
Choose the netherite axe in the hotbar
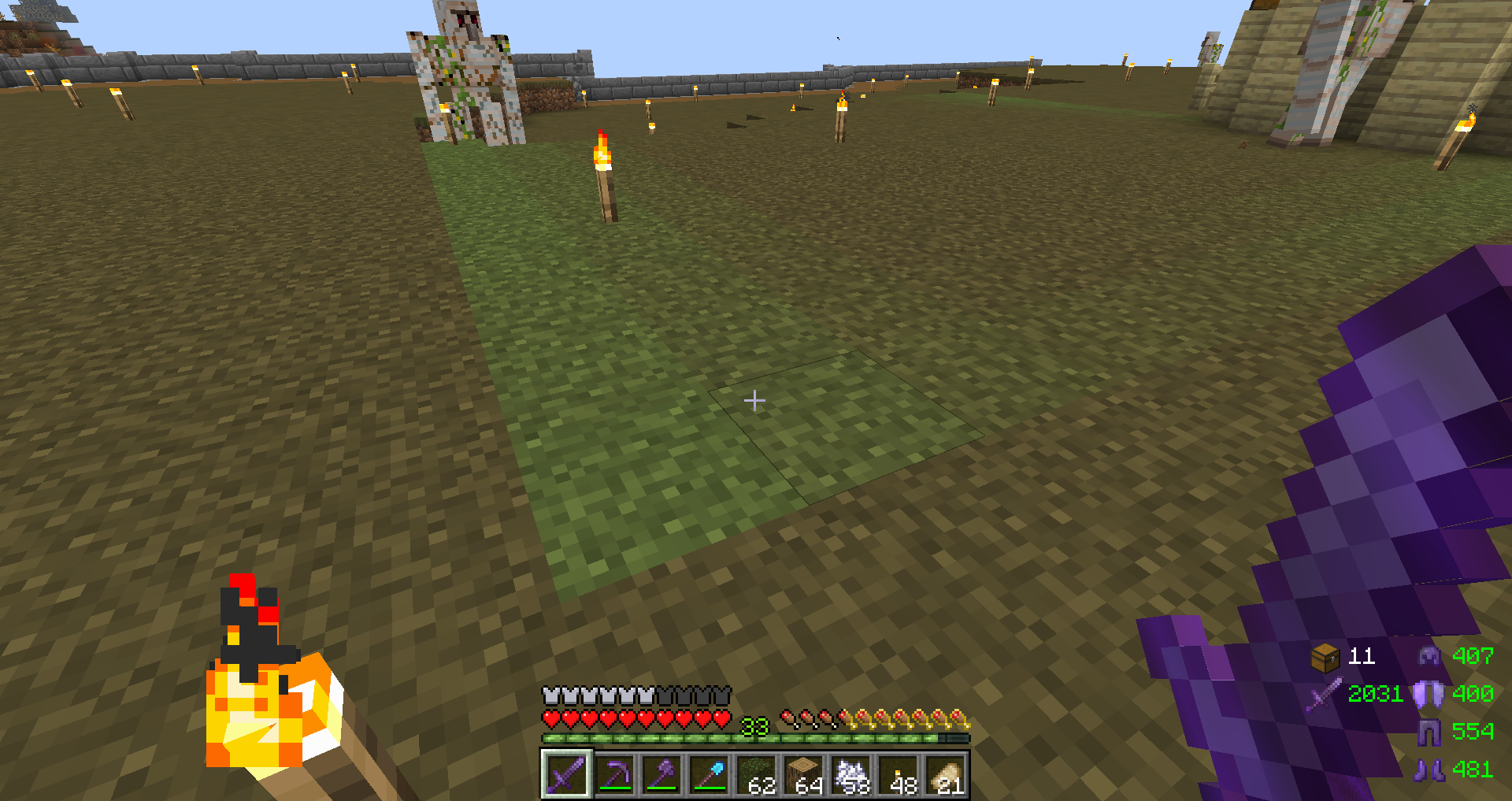tap(661, 775)
